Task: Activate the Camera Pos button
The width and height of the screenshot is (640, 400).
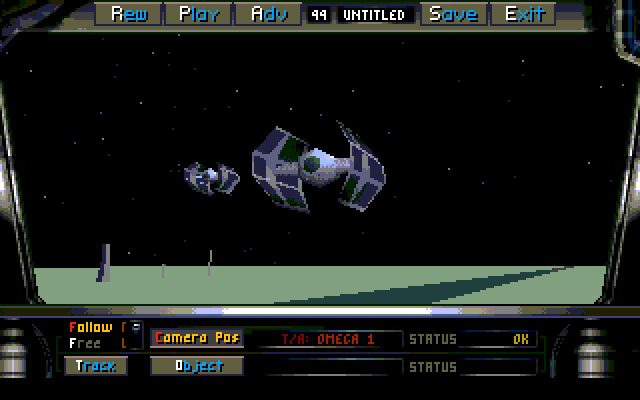Action: tap(197, 338)
